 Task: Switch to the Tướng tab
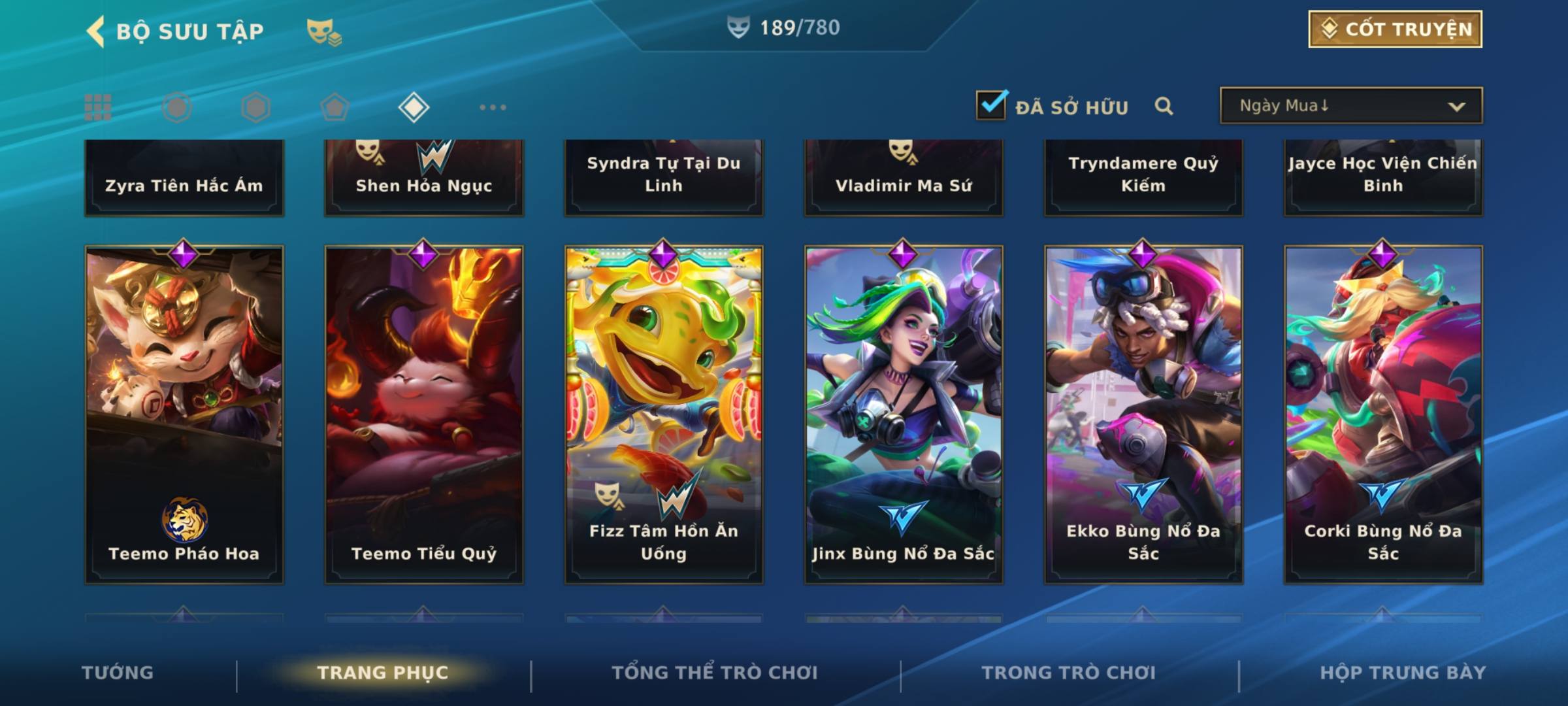coord(118,673)
